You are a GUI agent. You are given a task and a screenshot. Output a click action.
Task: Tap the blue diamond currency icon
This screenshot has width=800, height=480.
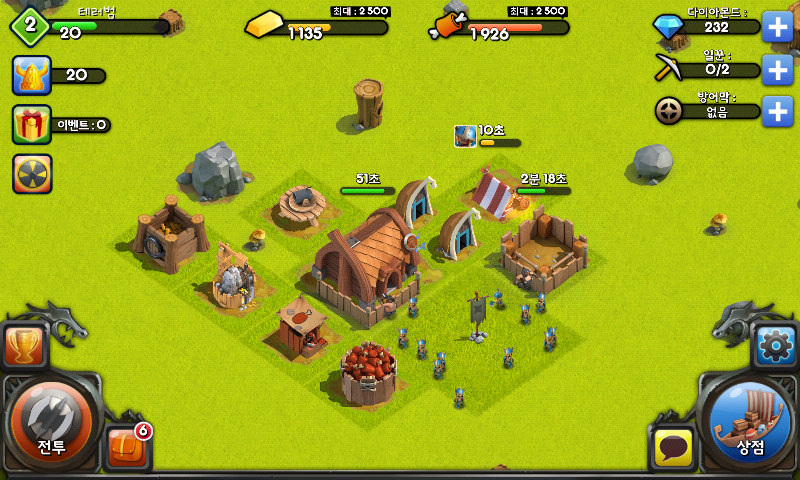pyautogui.click(x=667, y=27)
